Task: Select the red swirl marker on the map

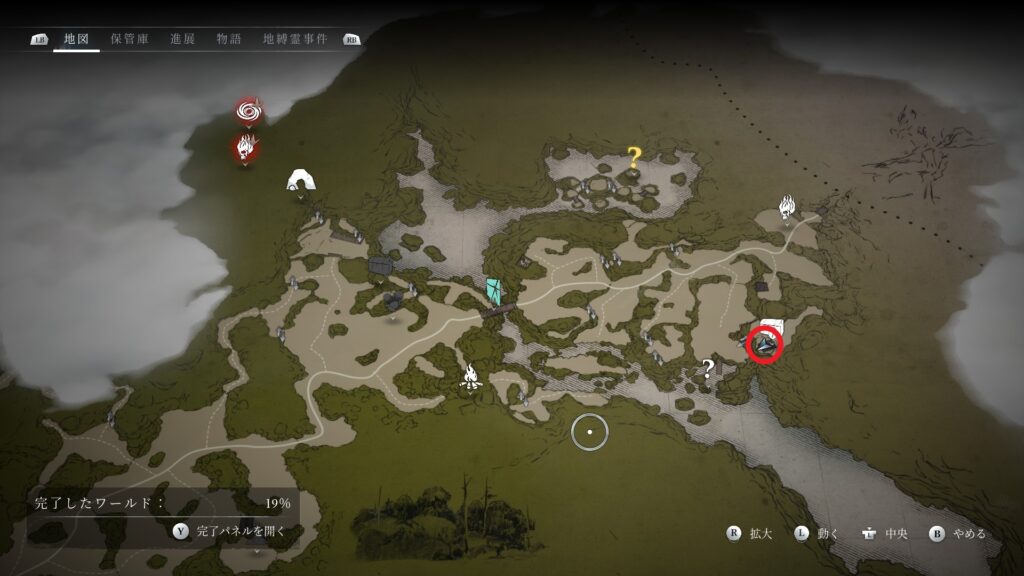Action: tap(248, 110)
